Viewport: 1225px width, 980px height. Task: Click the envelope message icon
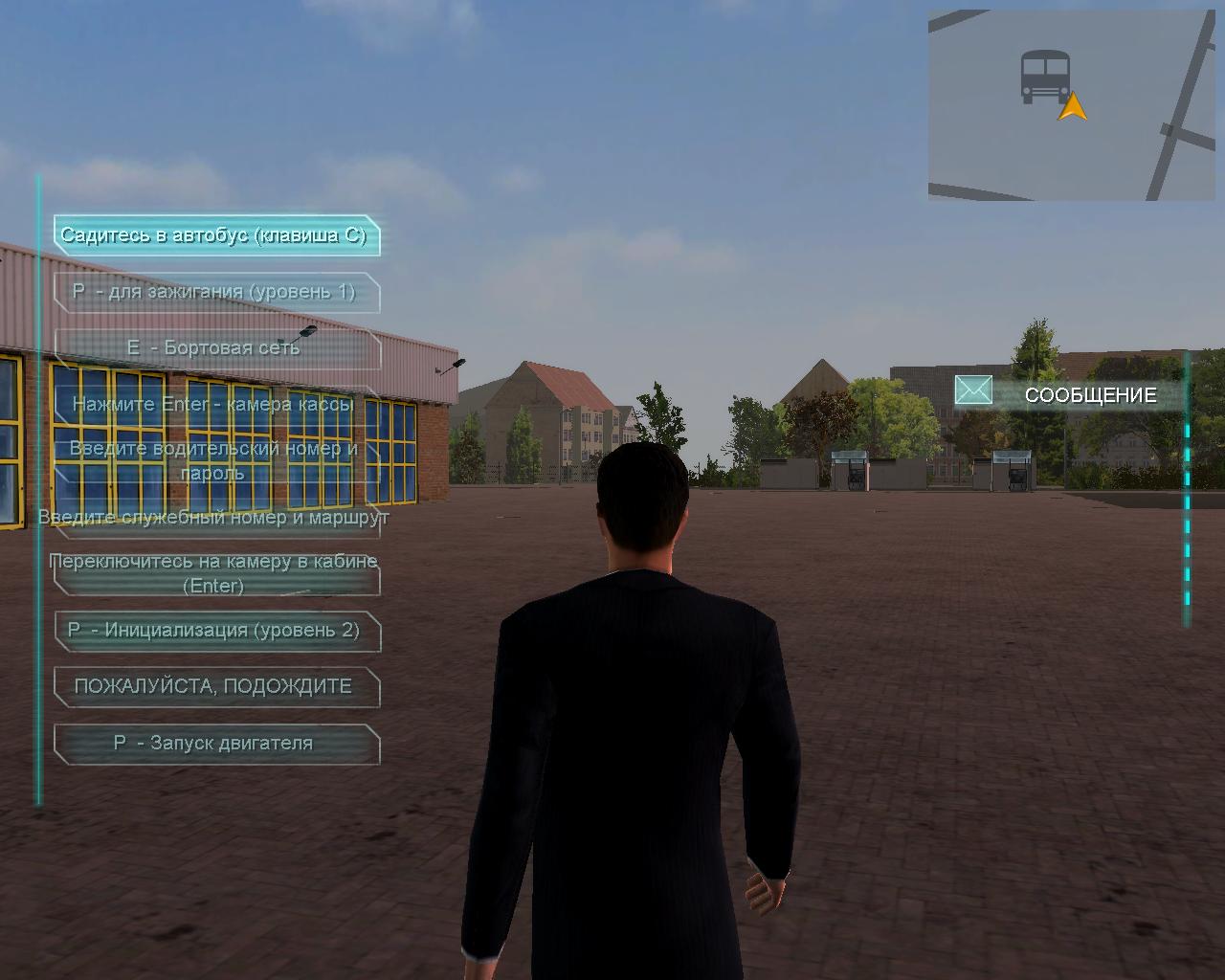(x=973, y=390)
